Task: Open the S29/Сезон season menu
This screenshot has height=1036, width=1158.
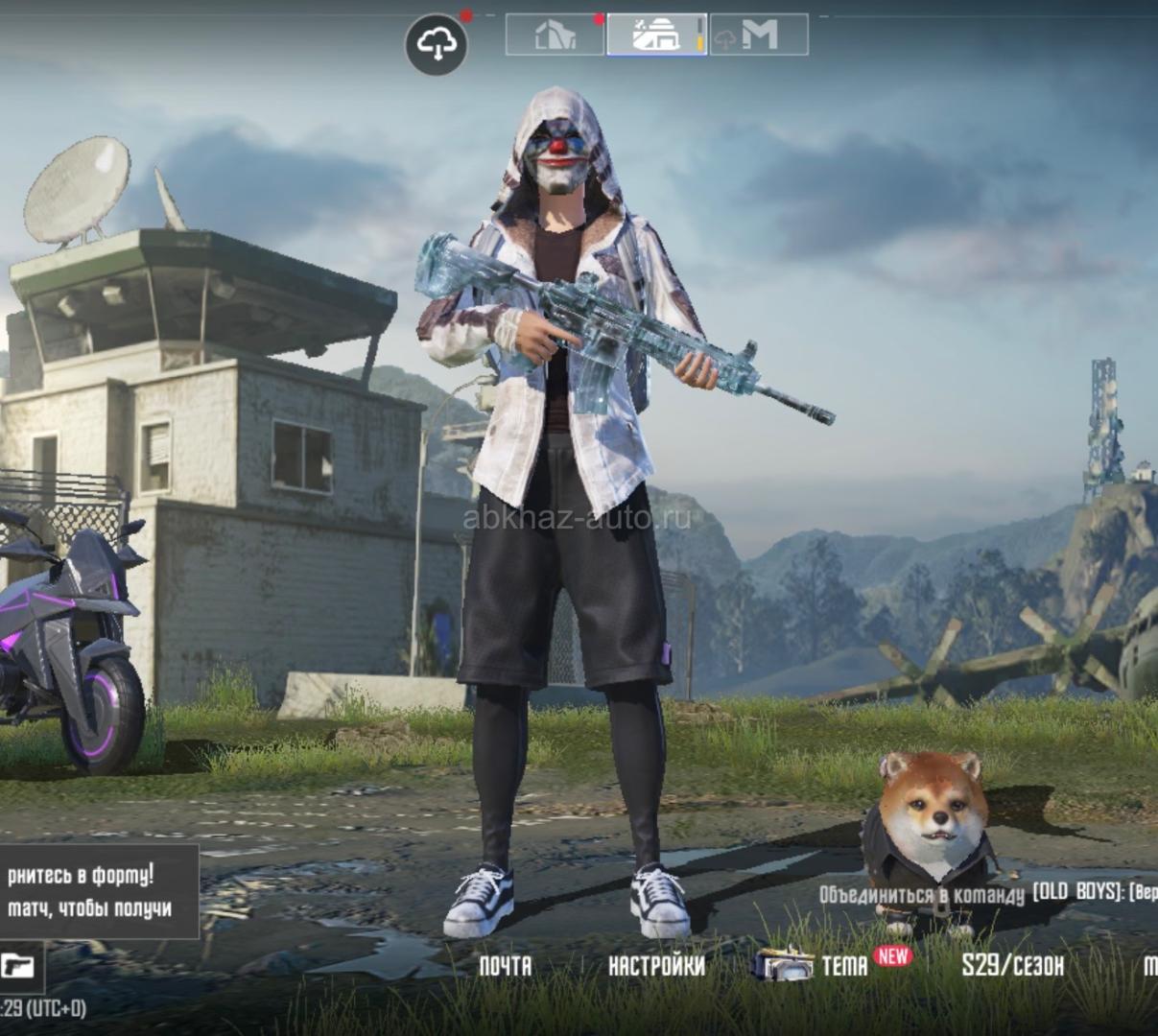Action: [x=1012, y=965]
